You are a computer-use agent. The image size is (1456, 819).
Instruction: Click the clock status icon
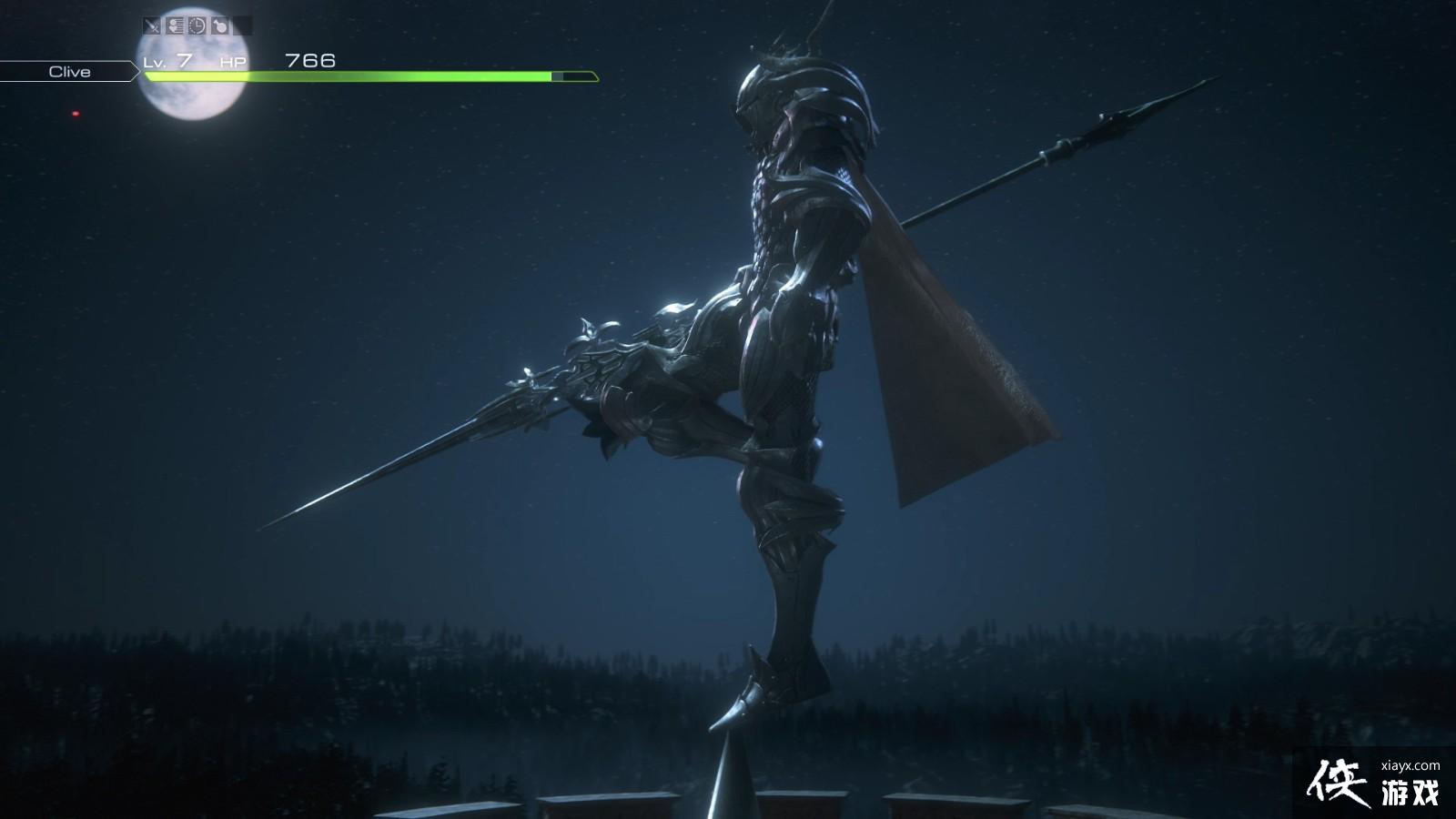[x=197, y=25]
